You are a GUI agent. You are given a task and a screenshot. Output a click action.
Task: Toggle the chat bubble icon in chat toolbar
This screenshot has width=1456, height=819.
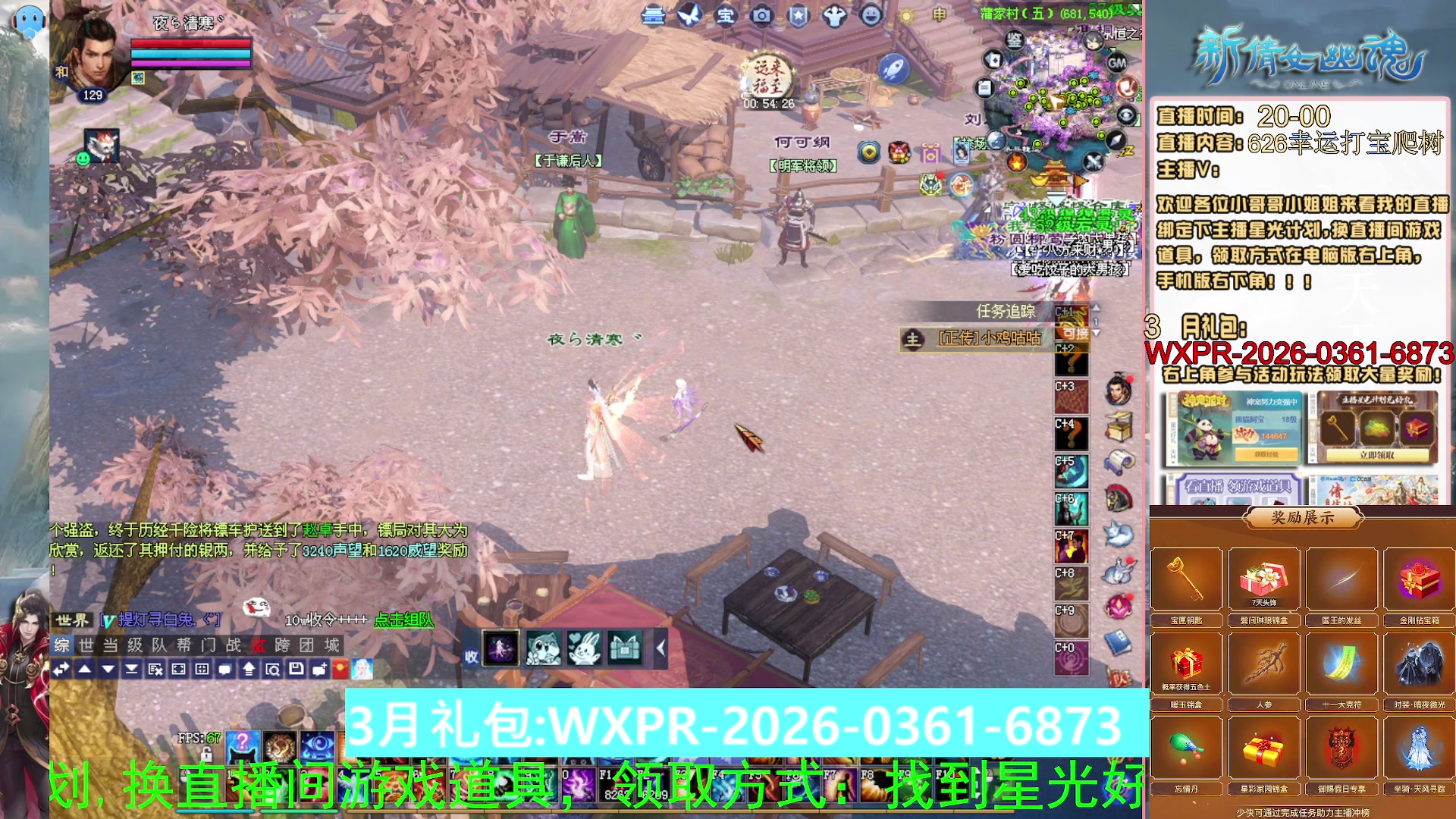[224, 669]
